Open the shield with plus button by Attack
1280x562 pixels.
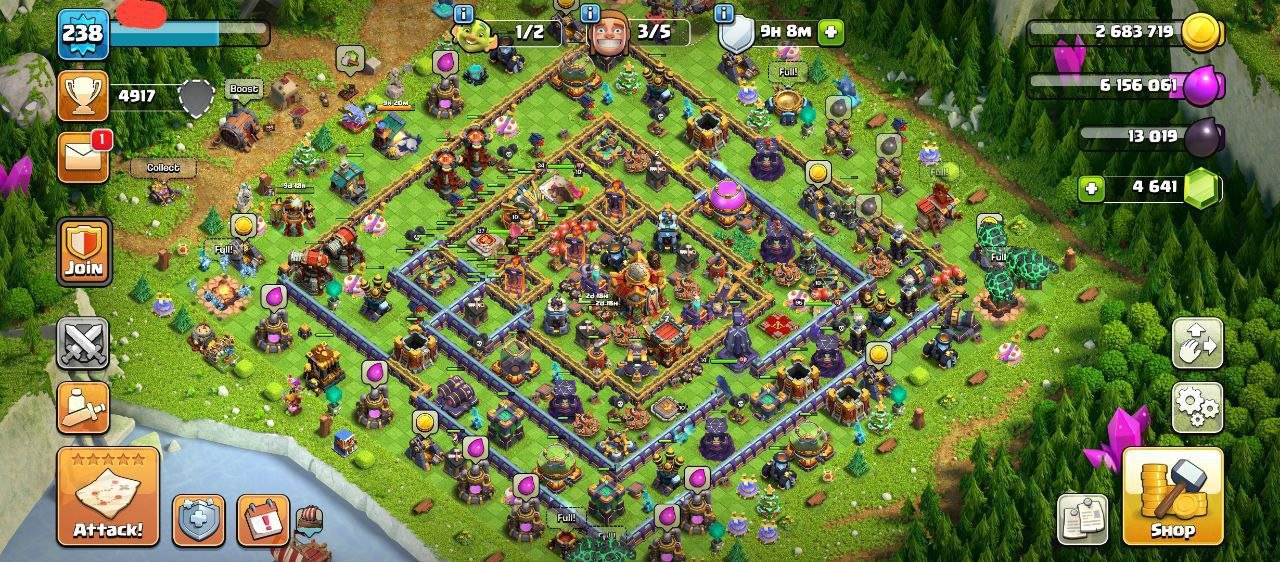(199, 520)
